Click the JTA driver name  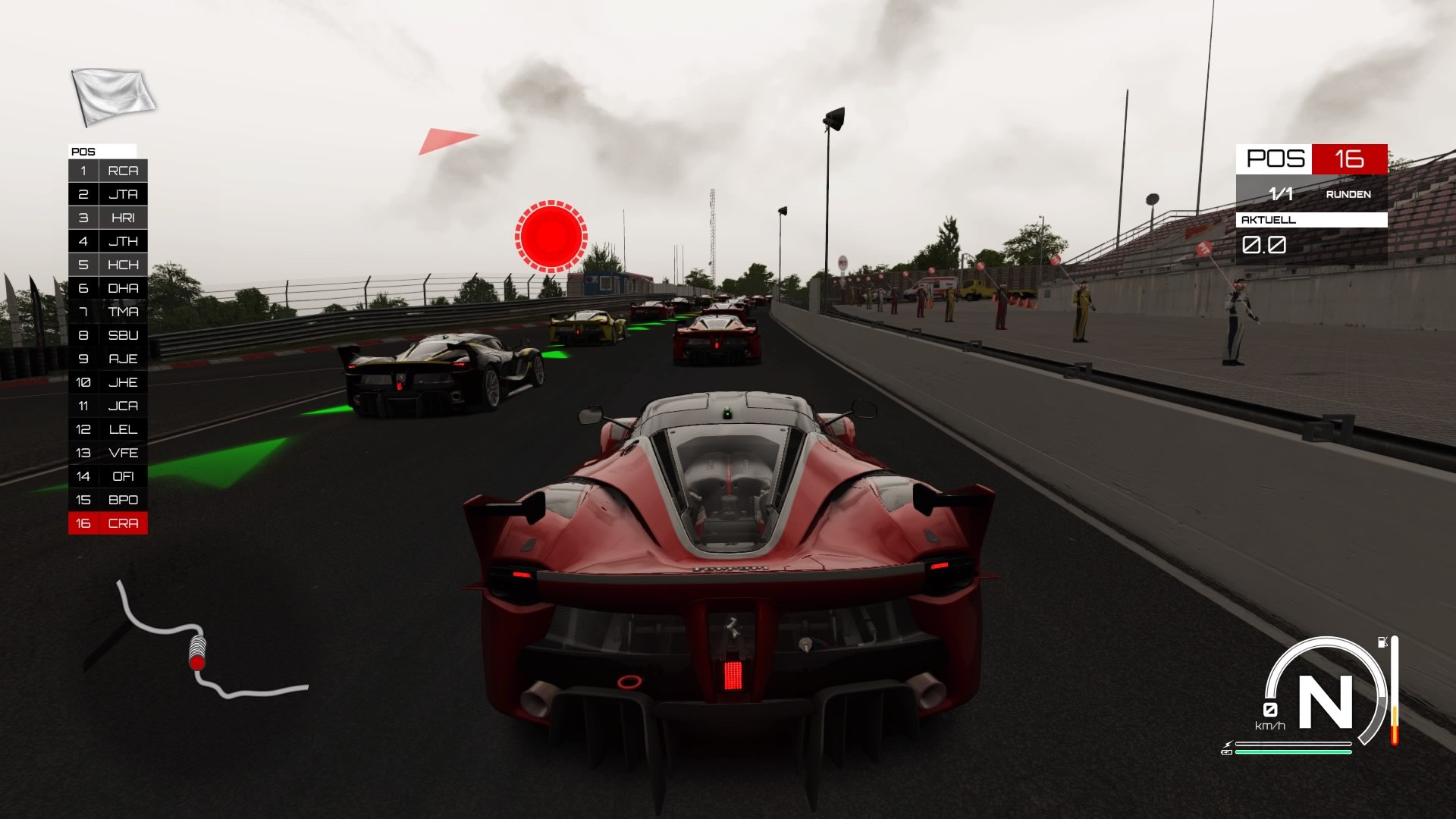tap(124, 194)
